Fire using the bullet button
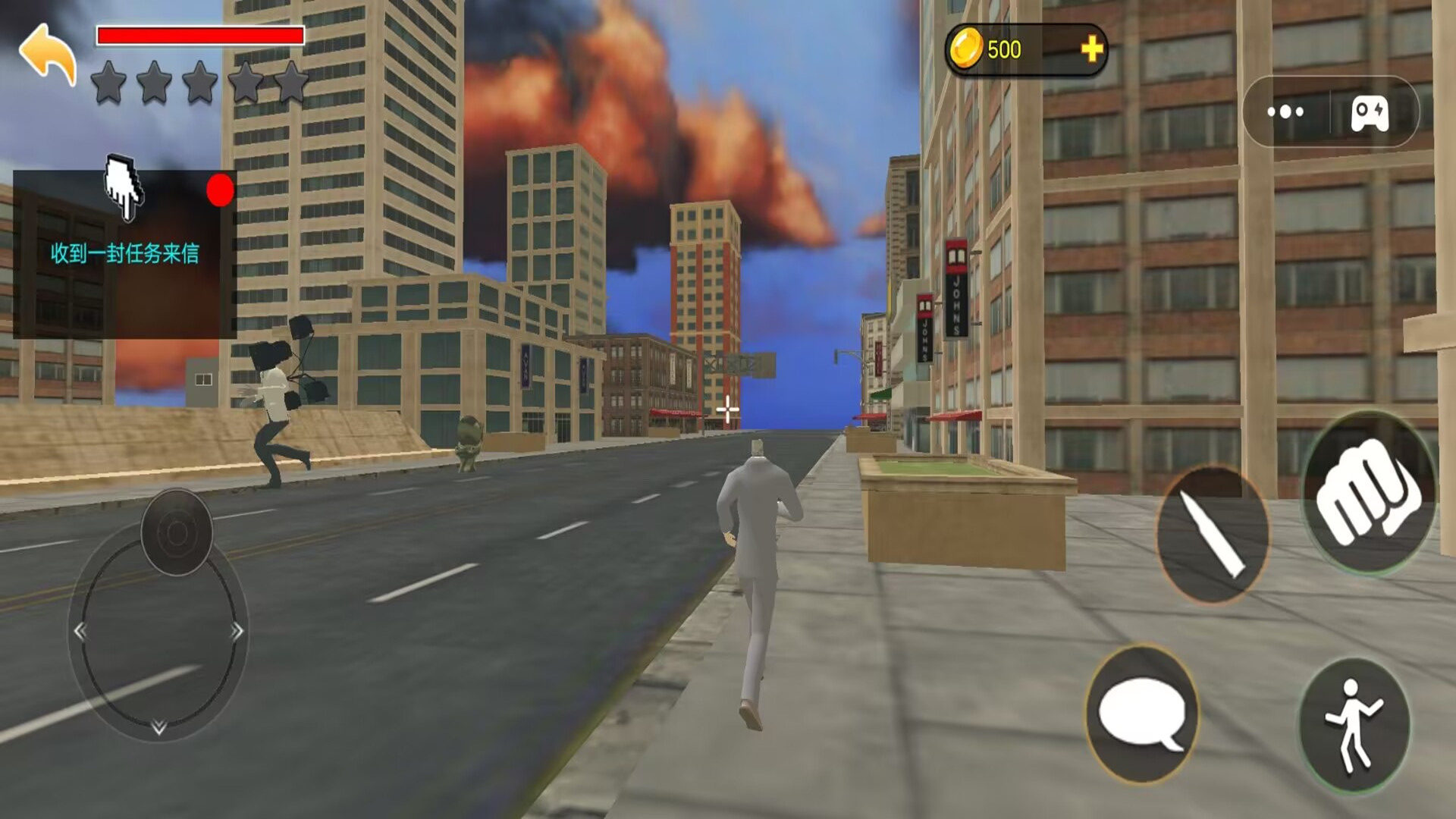 coord(1212,535)
